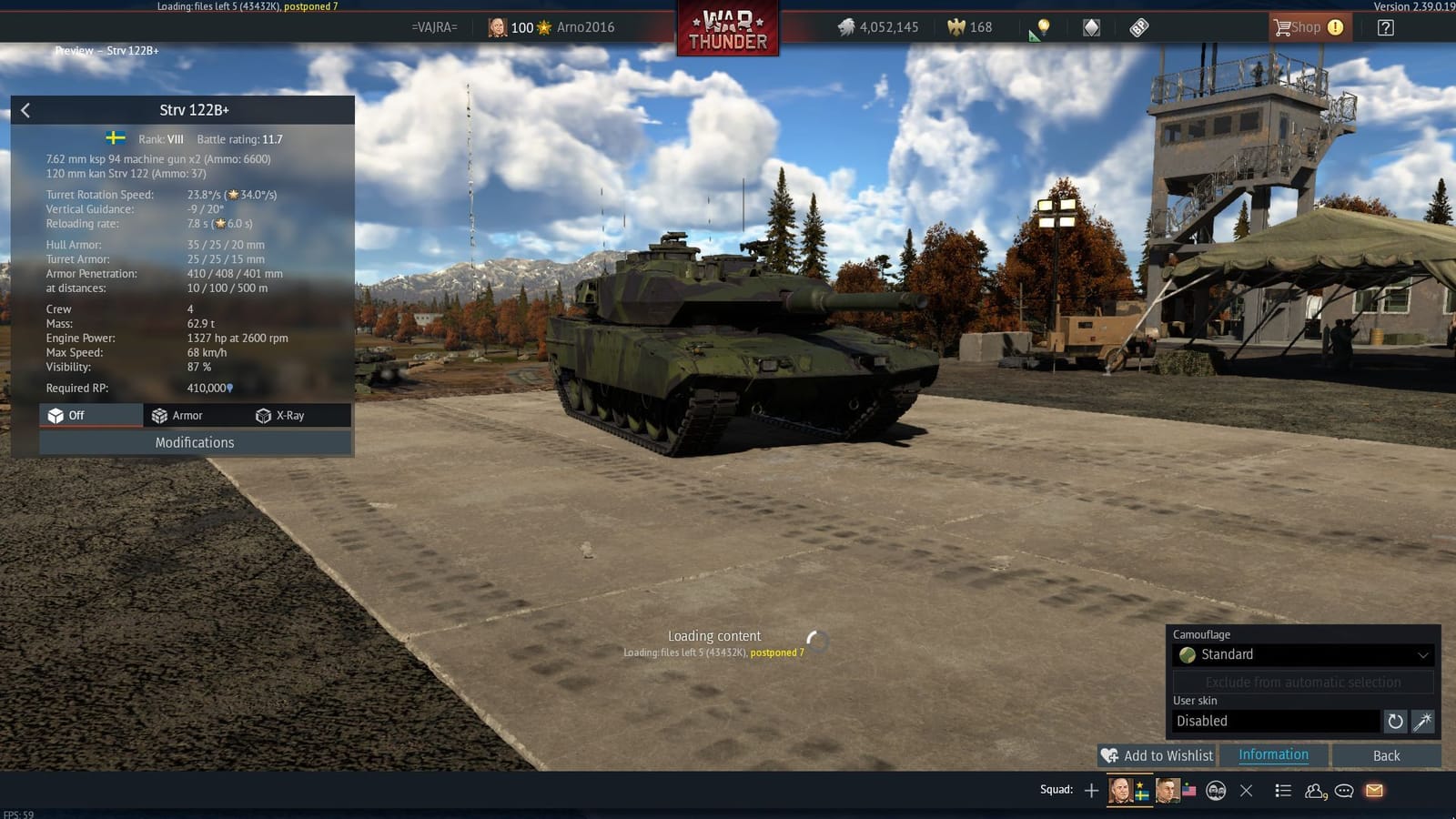Open the Golden Eagles purchase icon
1456x819 pixels.
pyautogui.click(x=955, y=27)
